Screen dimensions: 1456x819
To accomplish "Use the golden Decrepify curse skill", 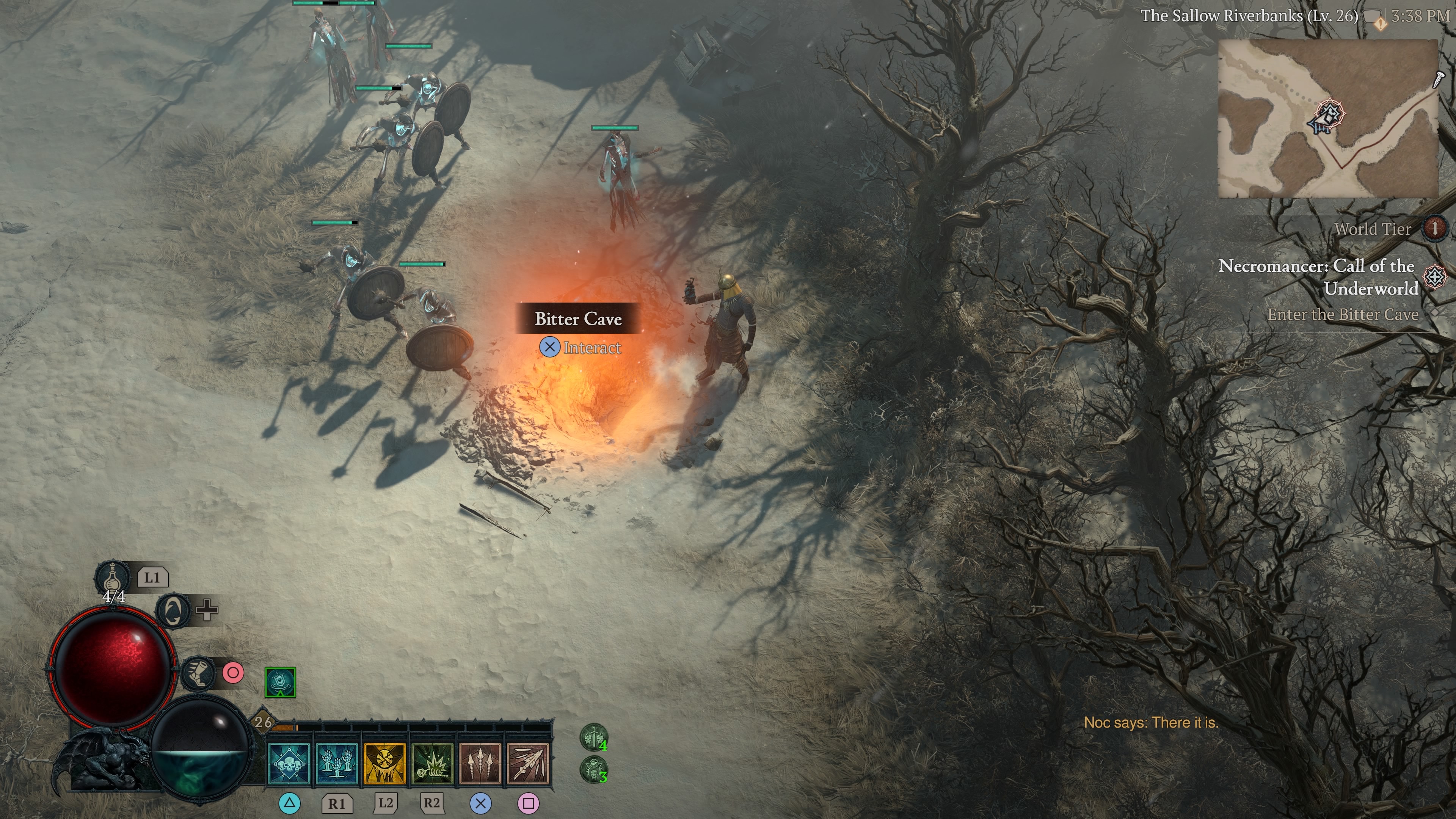I will click(384, 764).
